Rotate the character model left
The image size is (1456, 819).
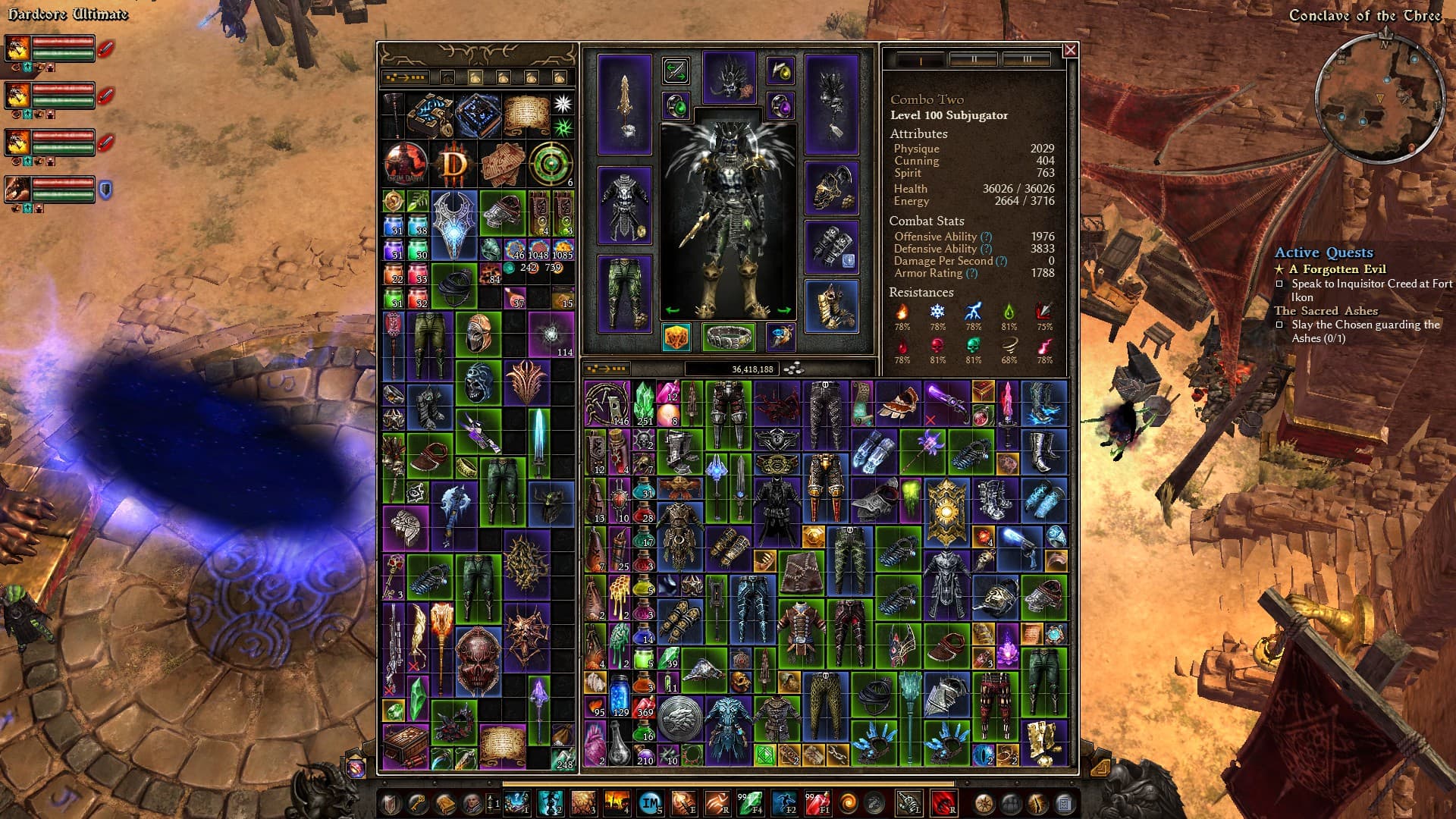click(x=672, y=310)
